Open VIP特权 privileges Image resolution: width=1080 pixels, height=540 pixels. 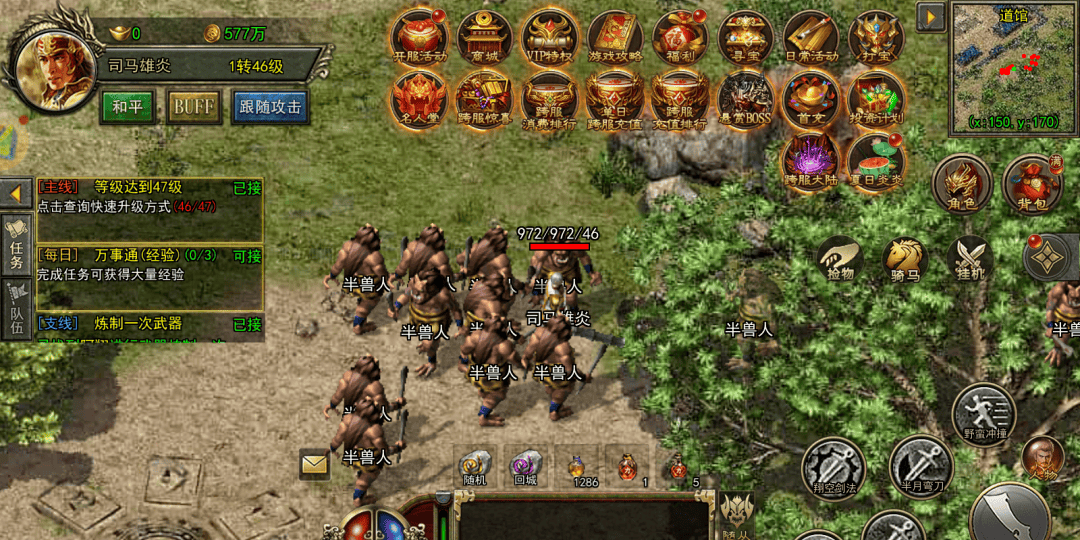pyautogui.click(x=549, y=38)
